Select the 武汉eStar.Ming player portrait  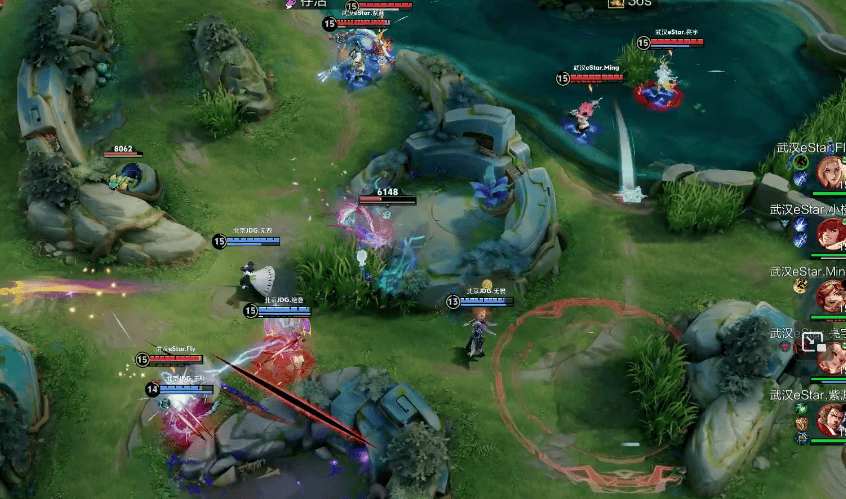pos(832,296)
